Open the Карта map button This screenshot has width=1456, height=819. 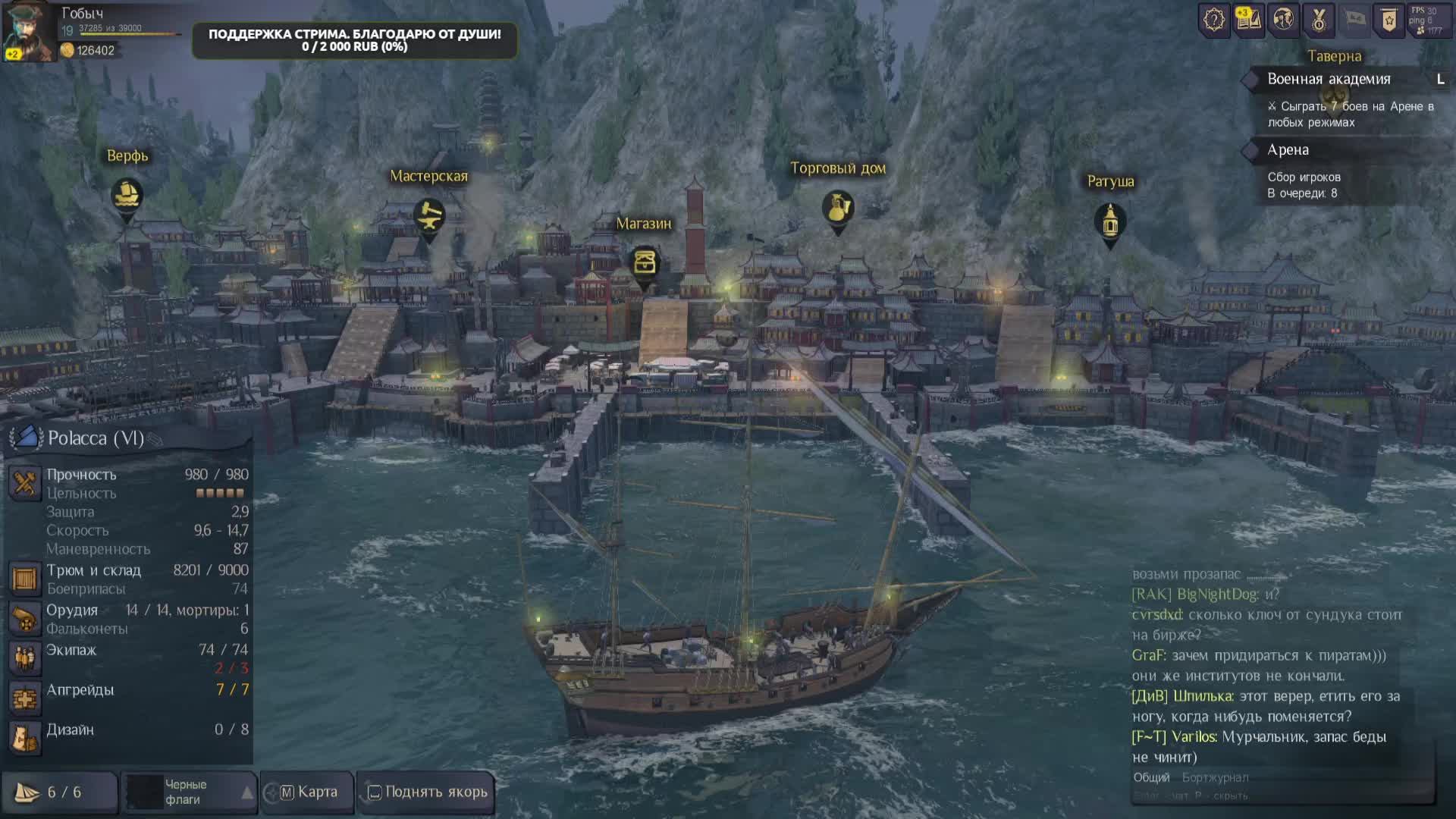(x=308, y=792)
